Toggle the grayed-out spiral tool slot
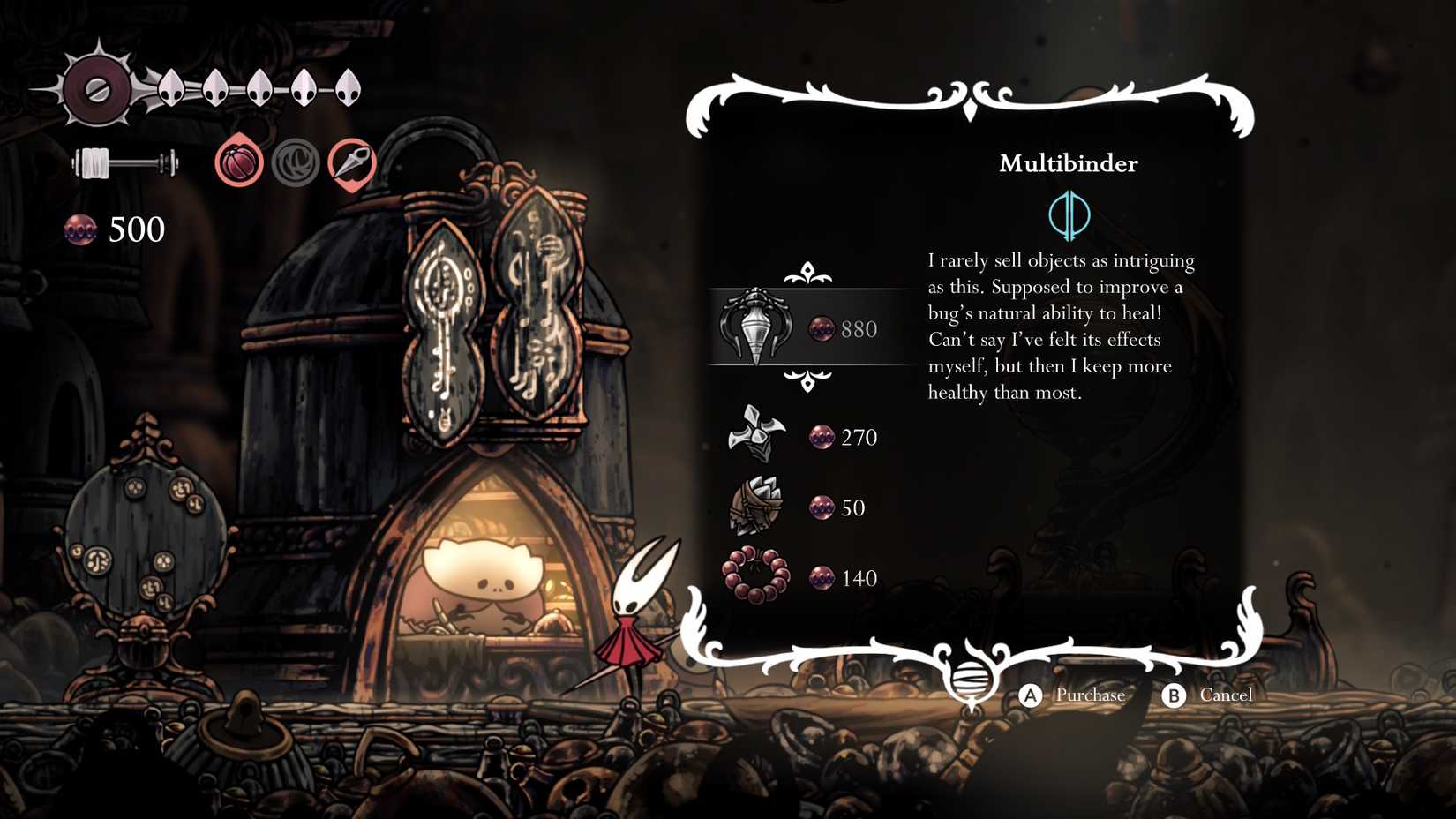Viewport: 1456px width, 819px height. (x=296, y=162)
